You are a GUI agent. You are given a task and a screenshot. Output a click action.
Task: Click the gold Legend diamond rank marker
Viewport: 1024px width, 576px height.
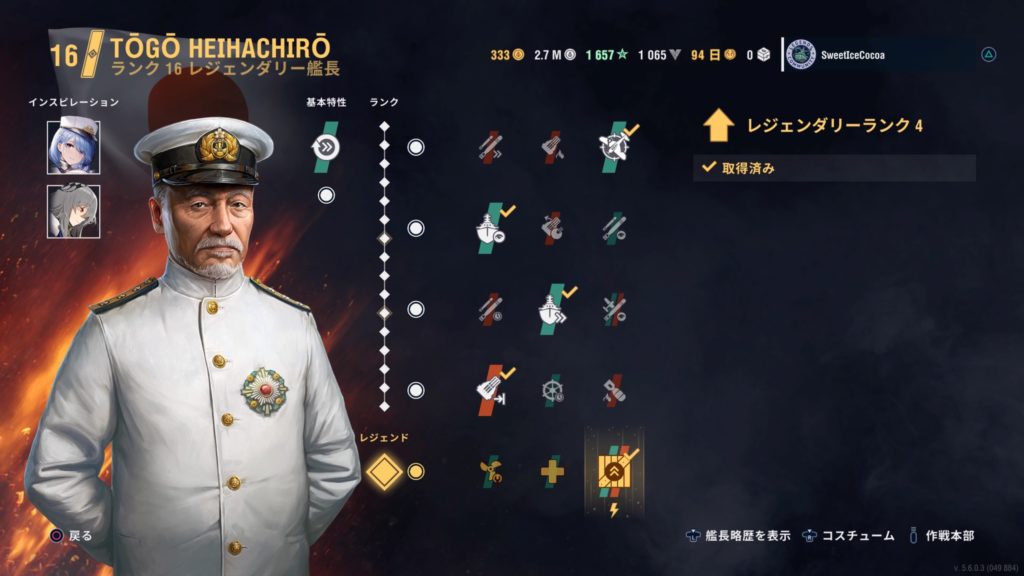pos(383,471)
